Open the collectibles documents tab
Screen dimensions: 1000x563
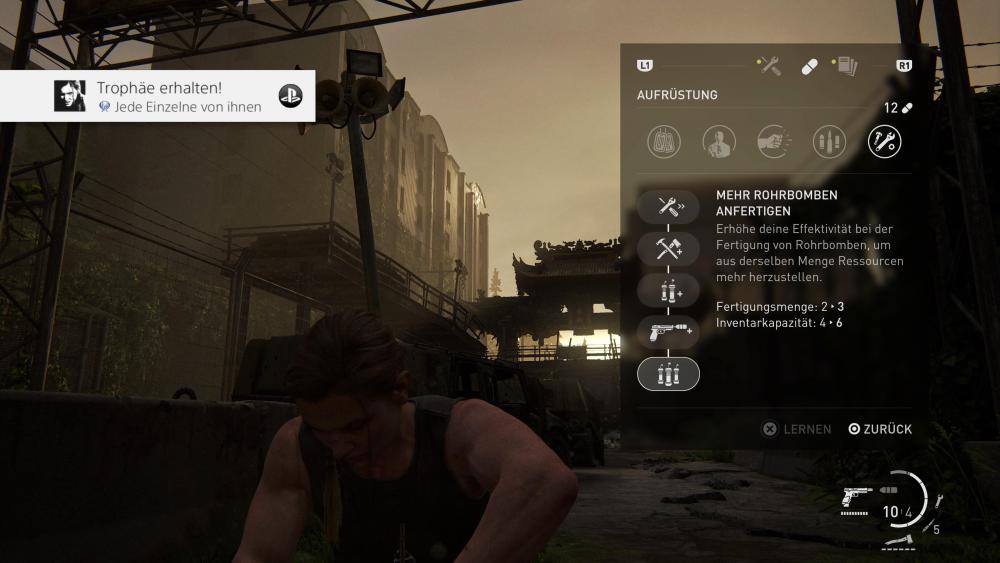[845, 66]
